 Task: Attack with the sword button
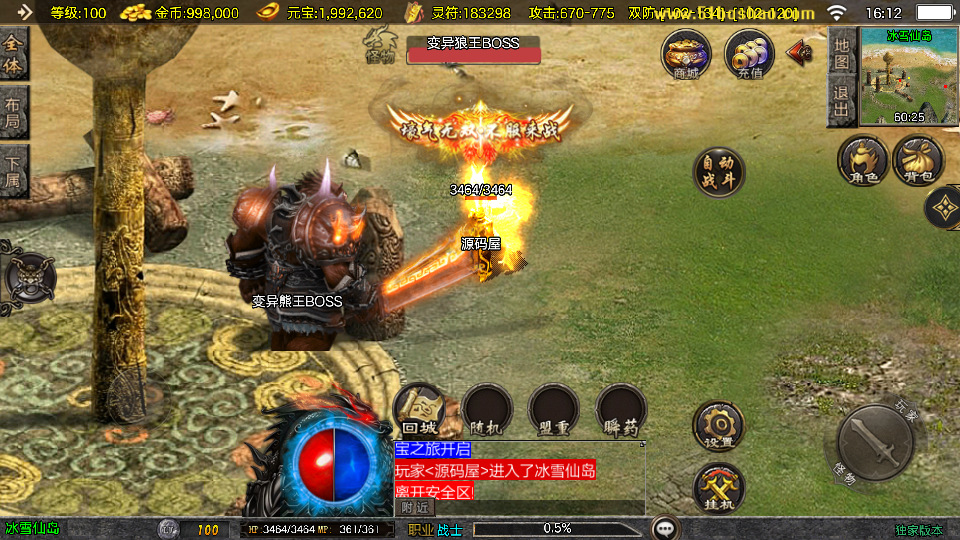click(874, 440)
